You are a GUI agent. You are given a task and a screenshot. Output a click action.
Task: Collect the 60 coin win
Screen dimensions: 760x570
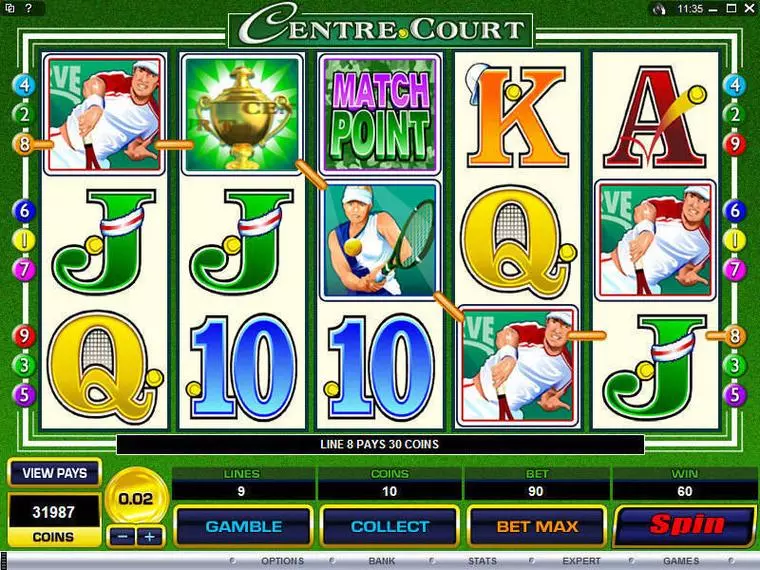click(x=389, y=526)
